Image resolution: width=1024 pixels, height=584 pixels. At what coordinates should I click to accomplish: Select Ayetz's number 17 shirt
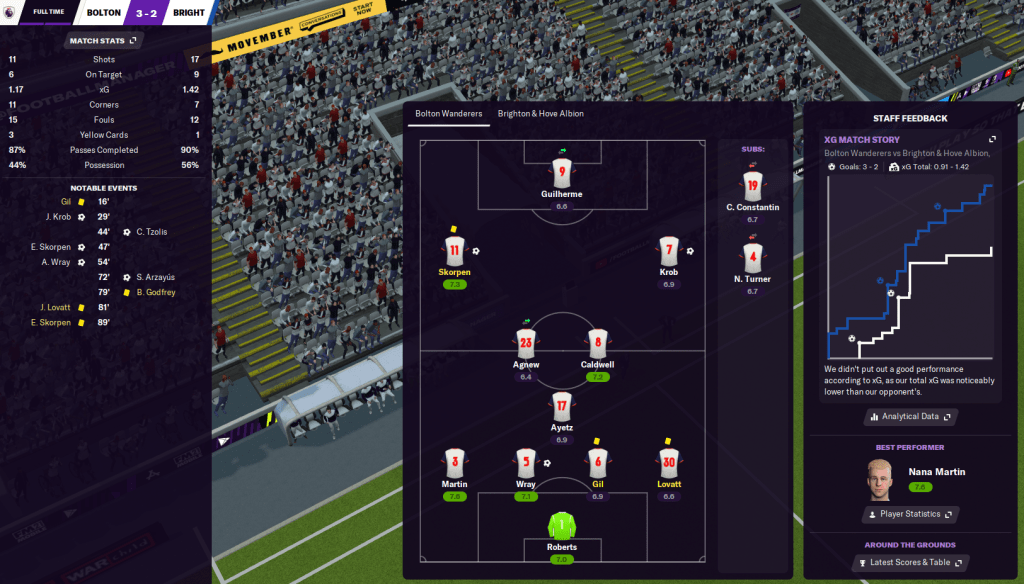click(x=561, y=407)
